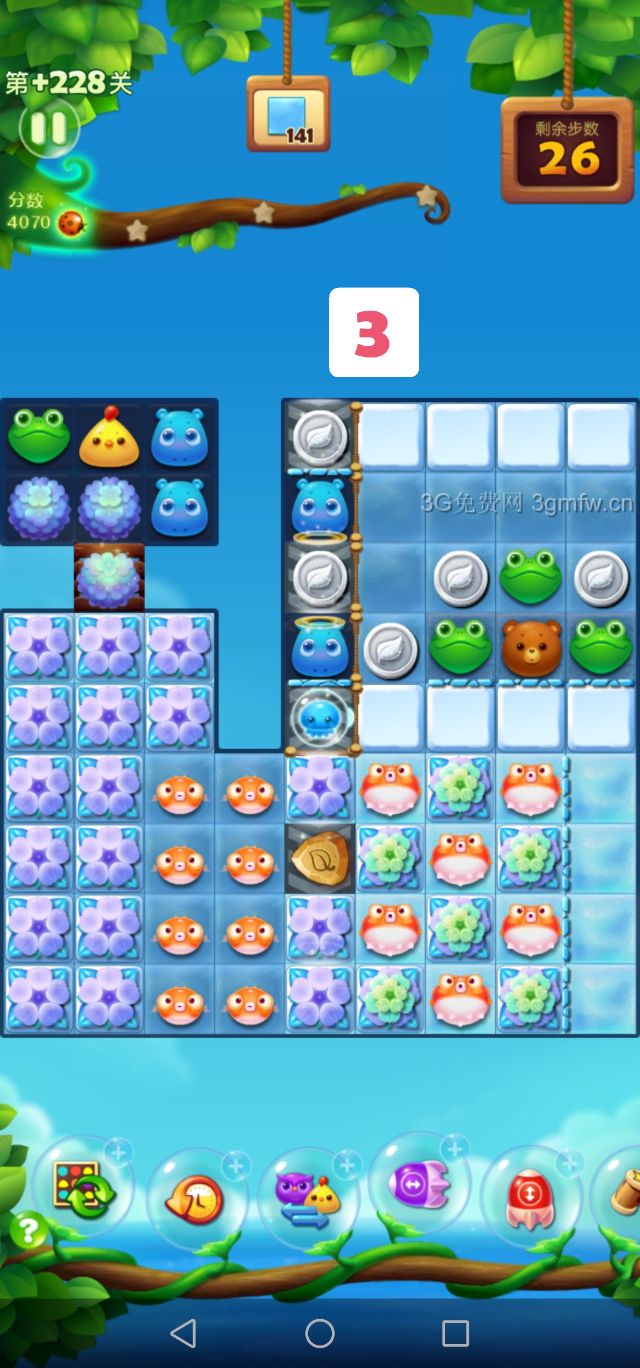Viewport: 640px width, 1368px height.
Task: Tap the golden leaf stone tile
Action: (x=320, y=858)
